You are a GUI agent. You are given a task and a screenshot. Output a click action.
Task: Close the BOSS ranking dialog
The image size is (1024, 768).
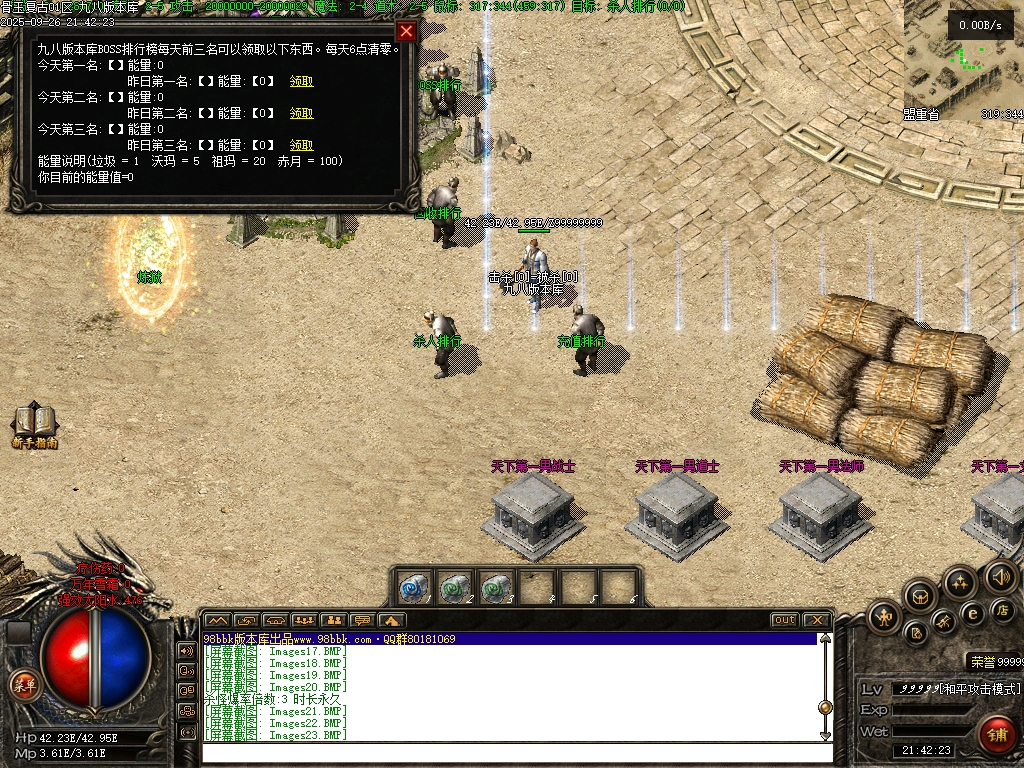405,31
